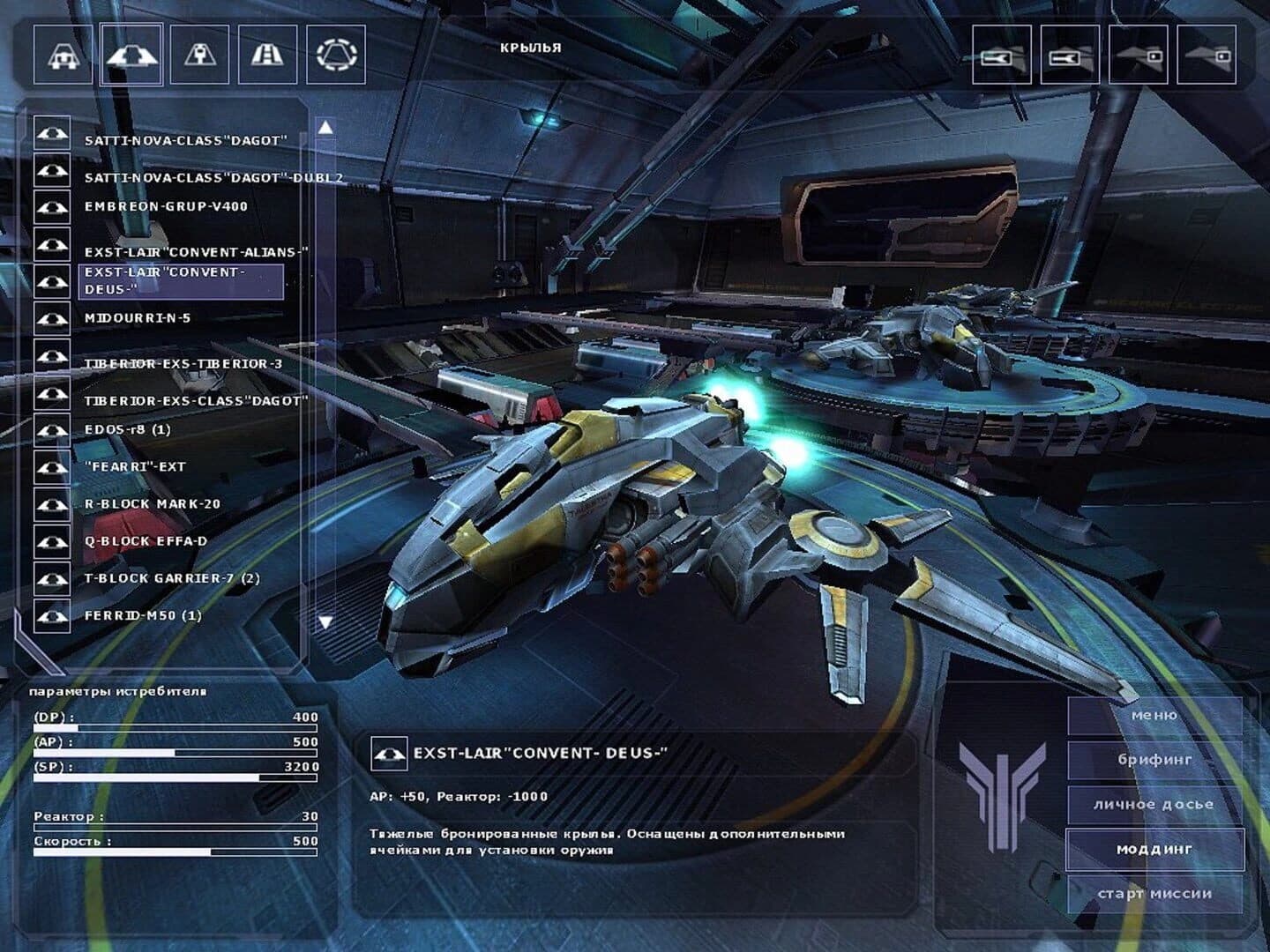
Task: Open the брифинг screen
Action: pyautogui.click(x=1155, y=758)
